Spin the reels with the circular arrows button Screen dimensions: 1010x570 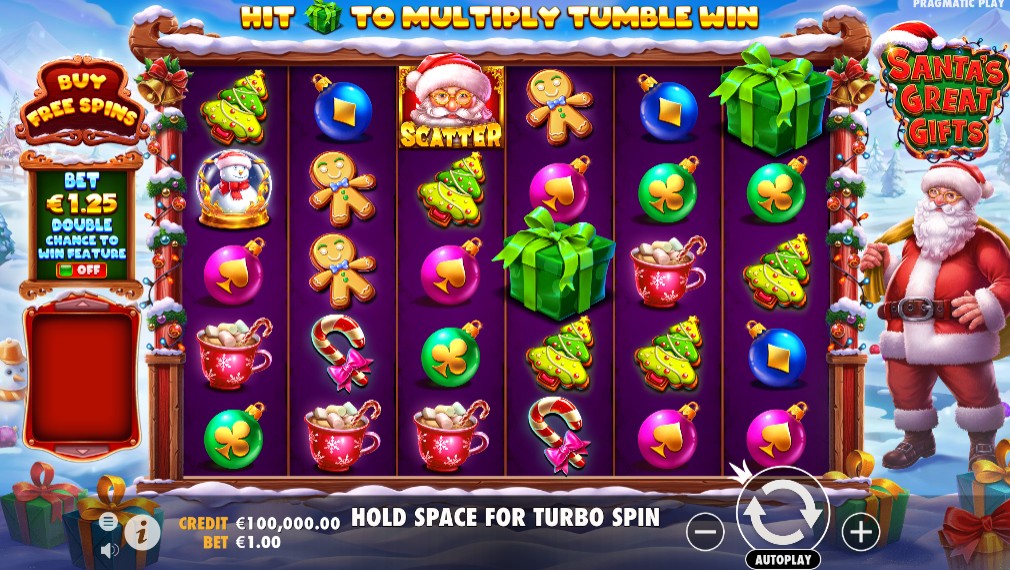coord(783,512)
